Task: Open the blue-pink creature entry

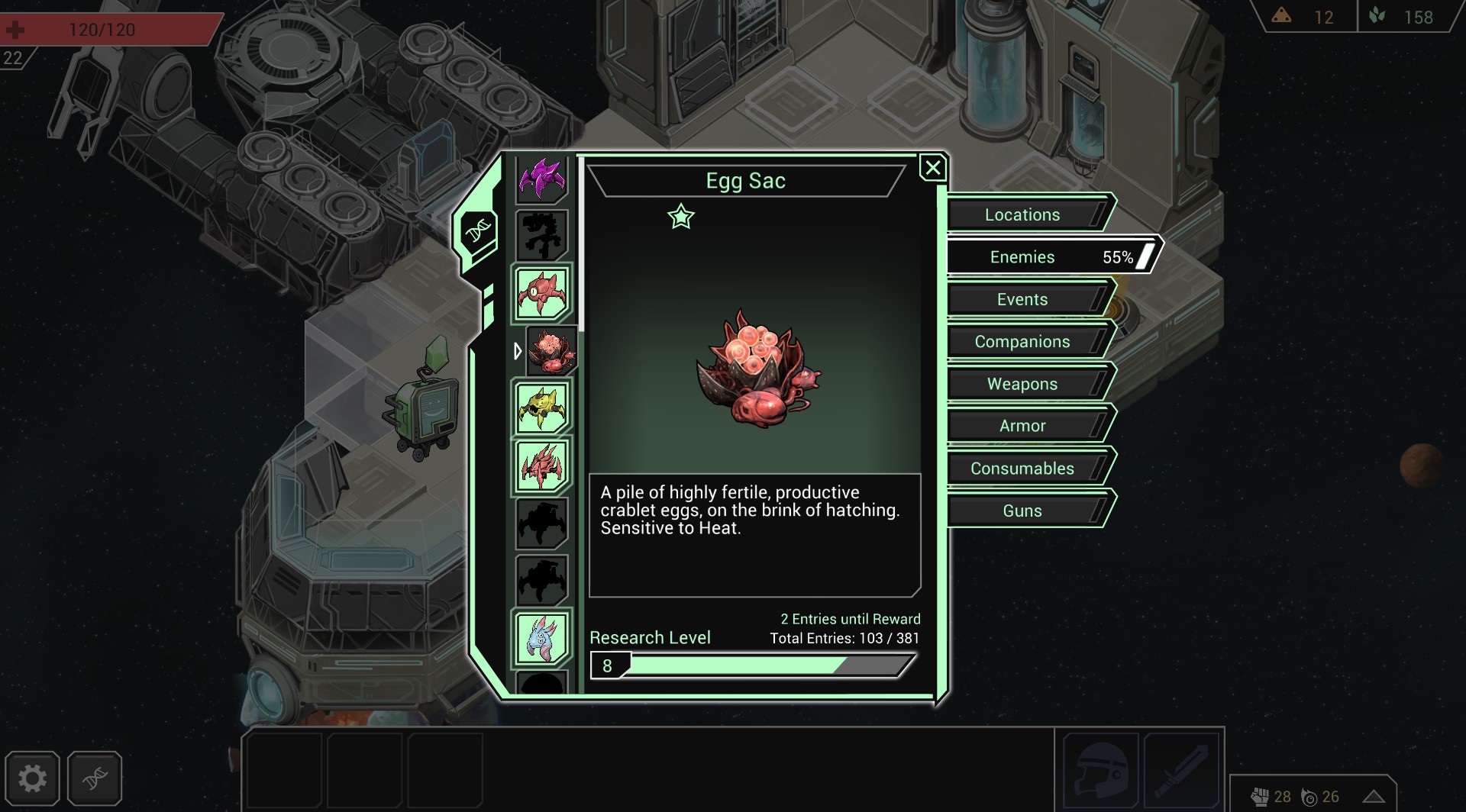Action: coord(542,637)
